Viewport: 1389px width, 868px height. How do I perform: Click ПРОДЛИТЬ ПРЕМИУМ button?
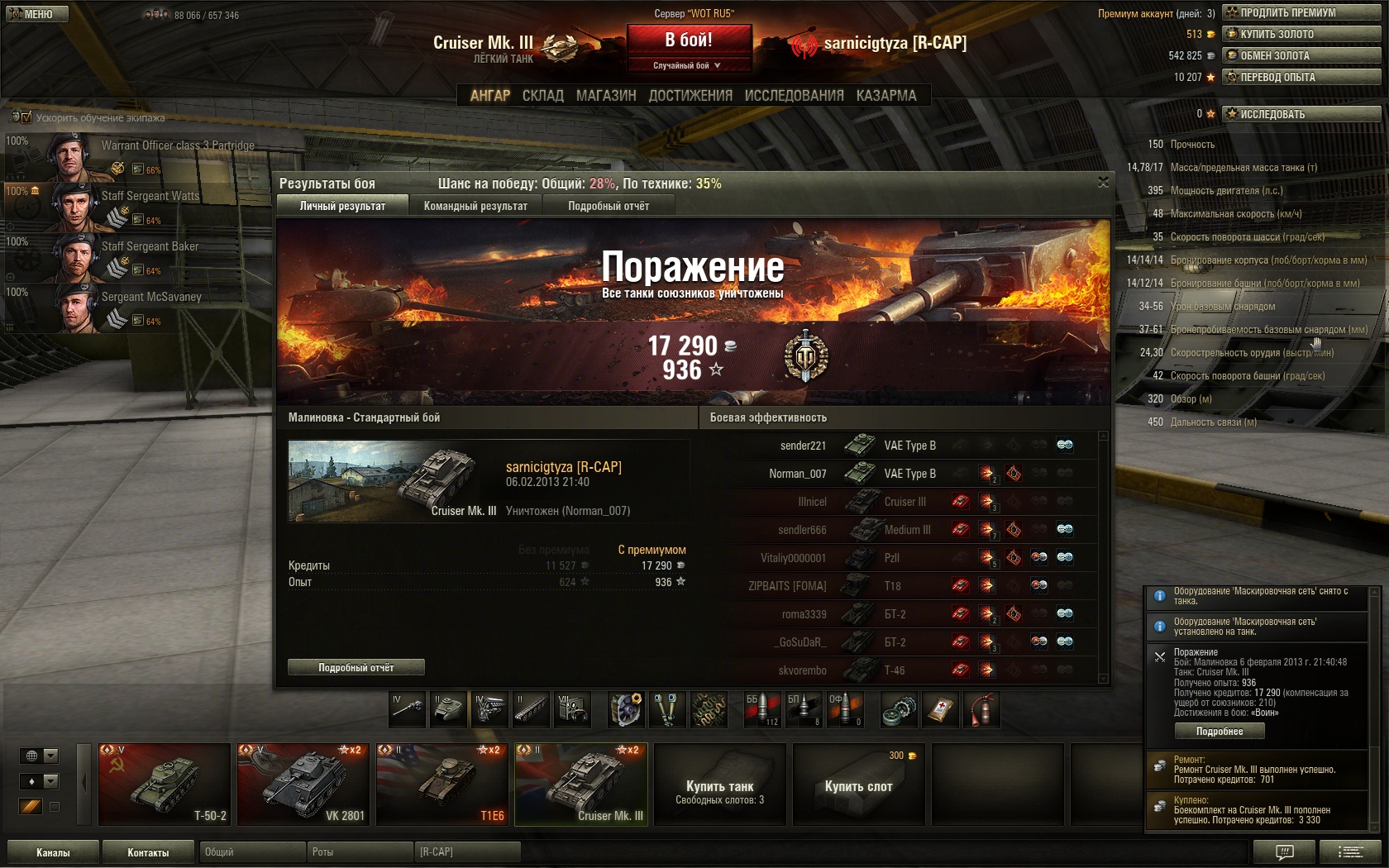pos(1301,12)
